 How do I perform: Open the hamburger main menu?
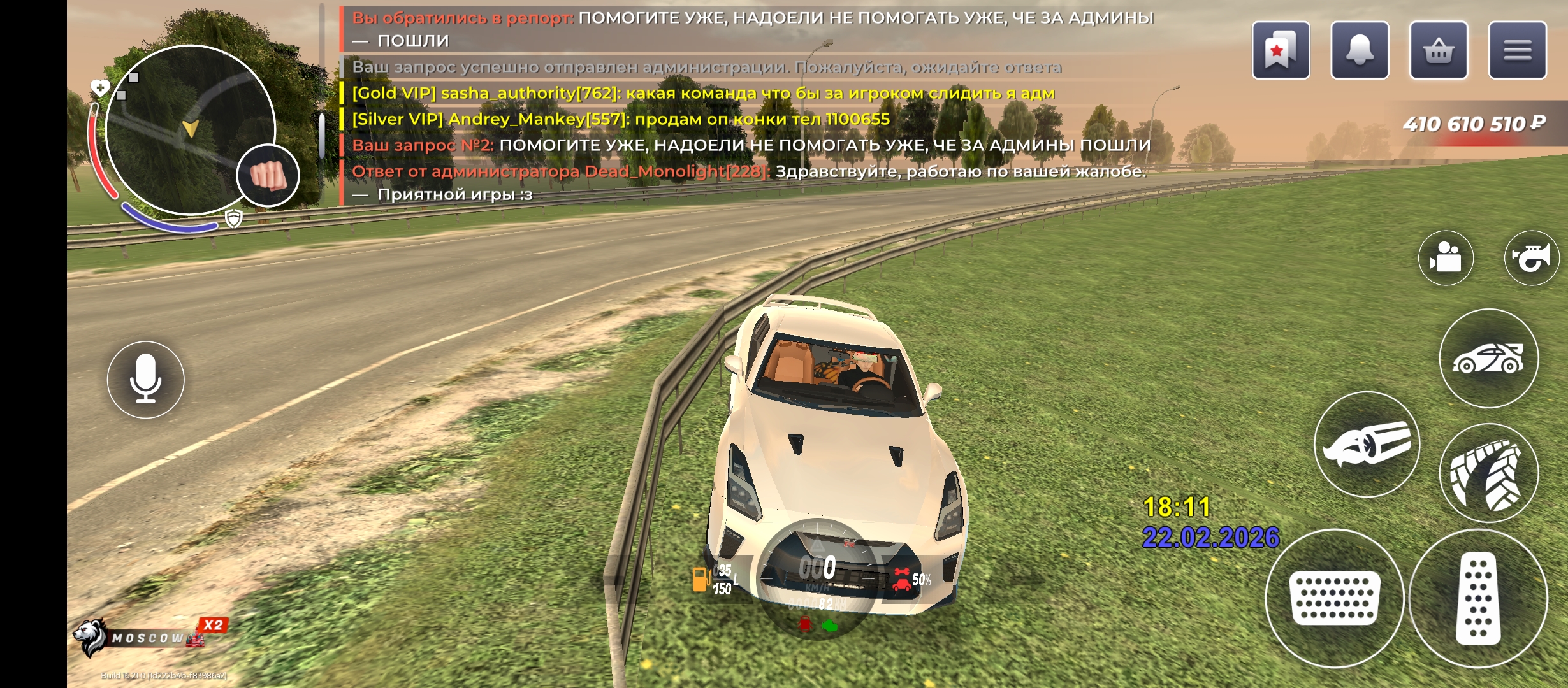(1517, 50)
